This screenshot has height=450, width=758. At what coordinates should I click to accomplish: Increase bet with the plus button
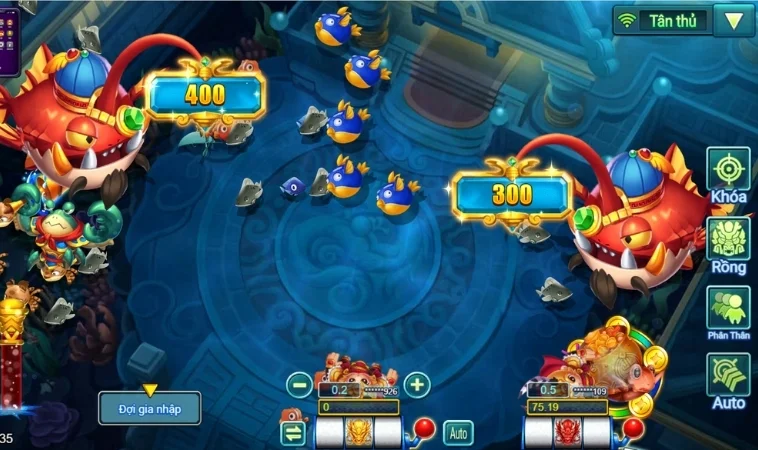[x=417, y=384]
